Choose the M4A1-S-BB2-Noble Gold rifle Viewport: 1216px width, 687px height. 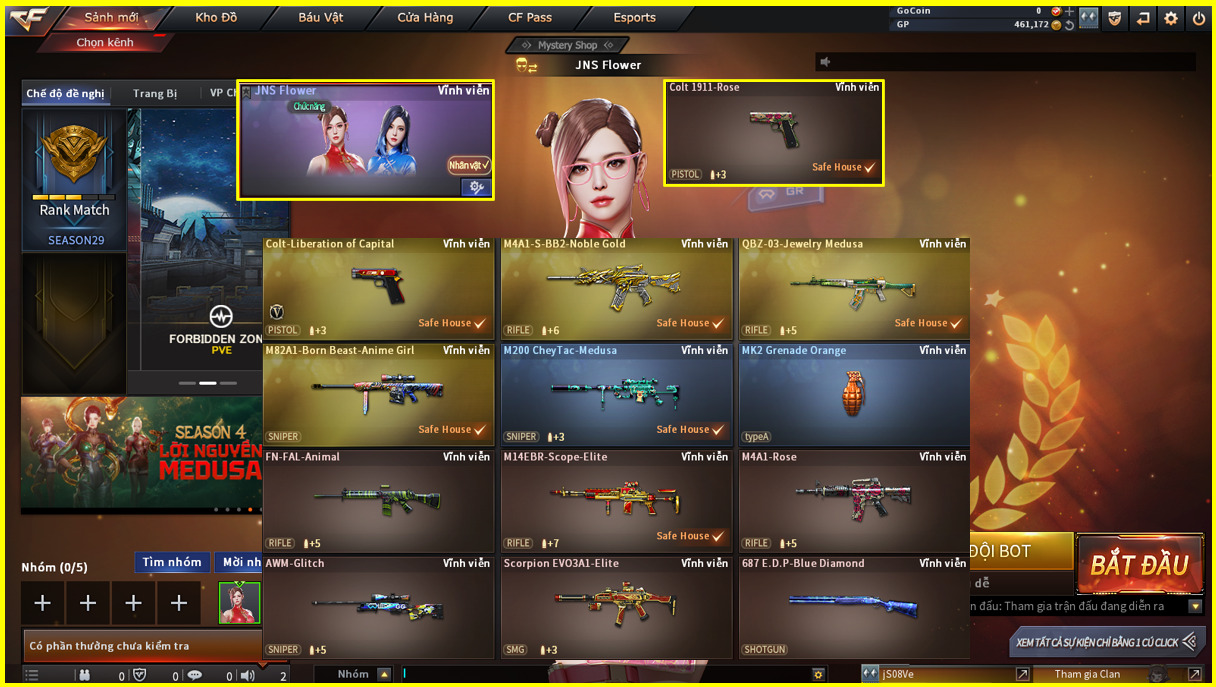pyautogui.click(x=616, y=286)
